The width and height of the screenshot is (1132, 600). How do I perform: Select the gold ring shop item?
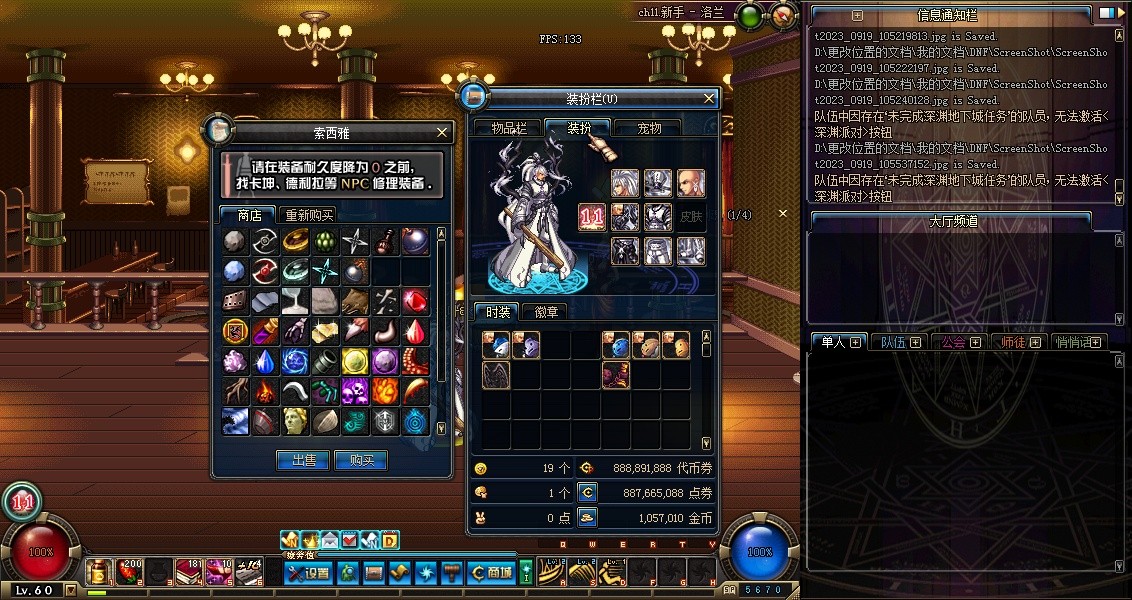[x=295, y=241]
